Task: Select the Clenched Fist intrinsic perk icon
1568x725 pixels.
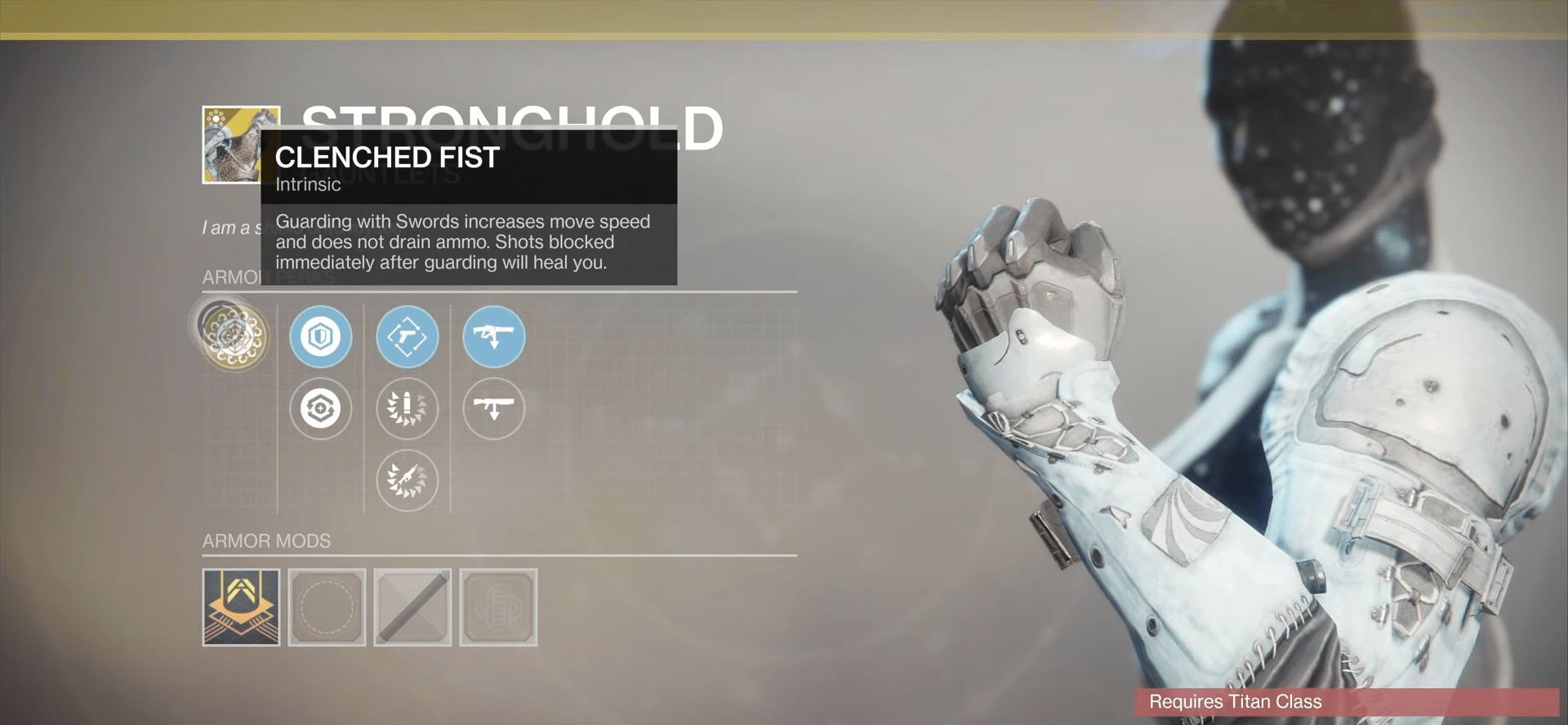Action: tap(235, 336)
